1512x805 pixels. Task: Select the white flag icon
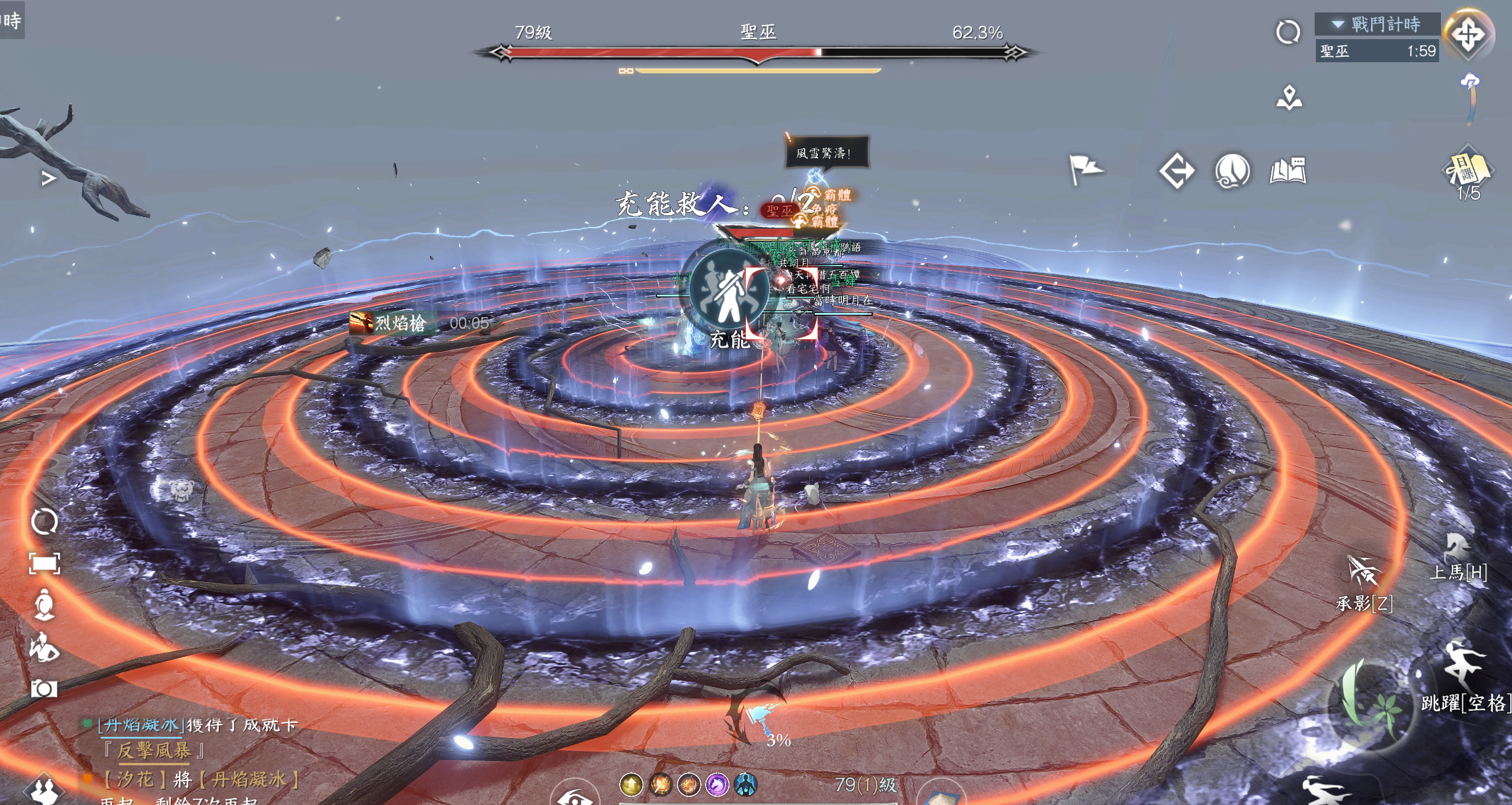[1085, 170]
